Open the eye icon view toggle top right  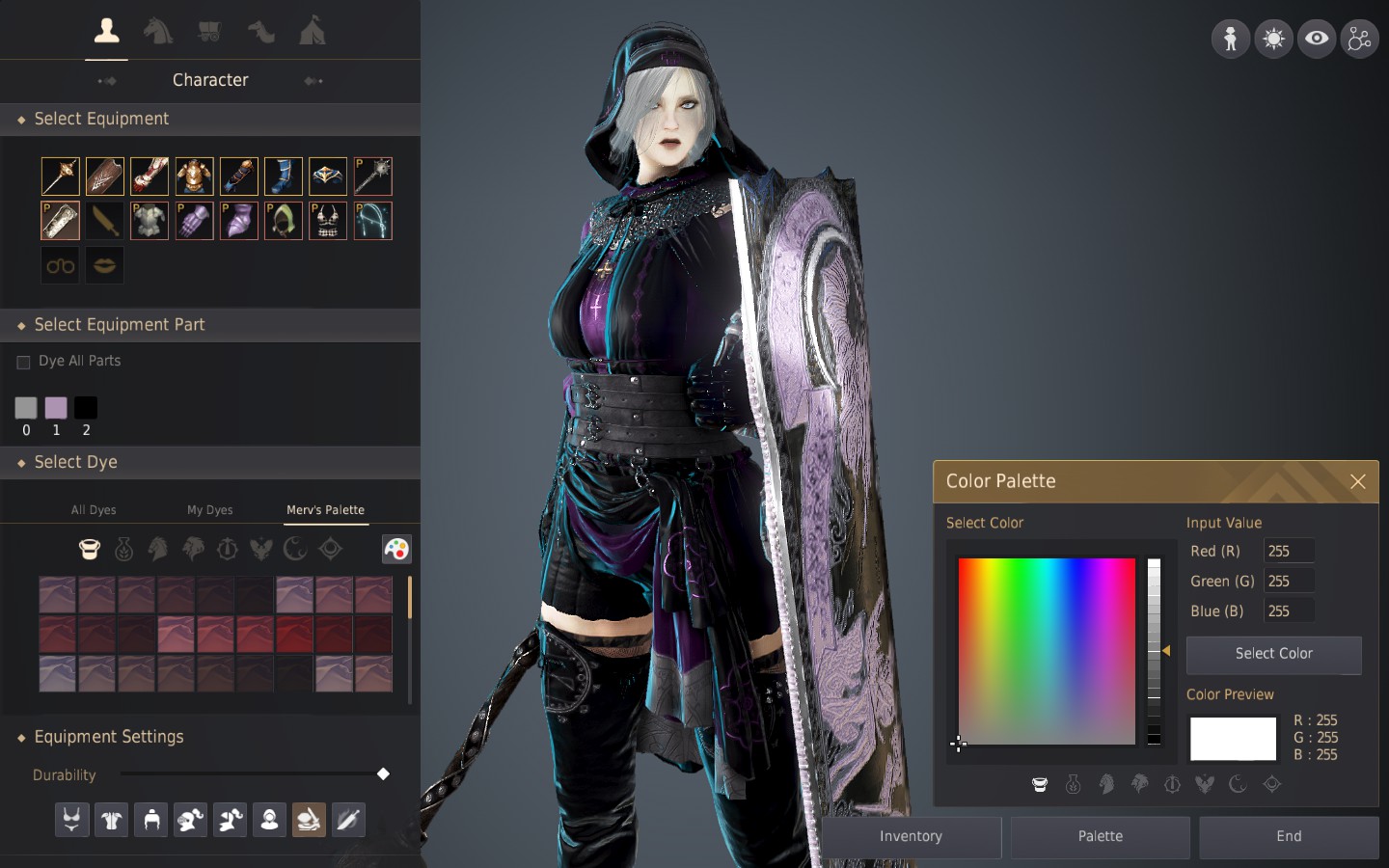point(1317,39)
